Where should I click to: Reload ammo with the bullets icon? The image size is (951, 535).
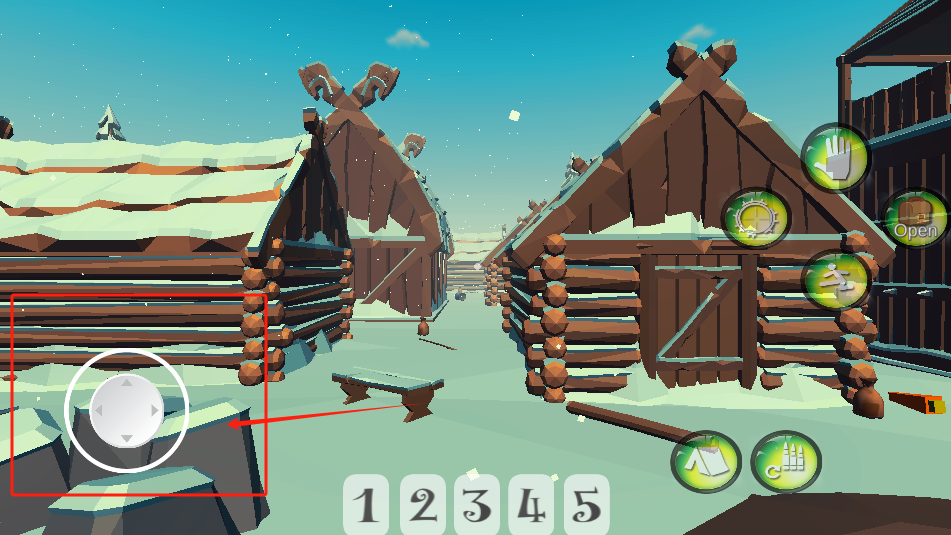click(786, 461)
